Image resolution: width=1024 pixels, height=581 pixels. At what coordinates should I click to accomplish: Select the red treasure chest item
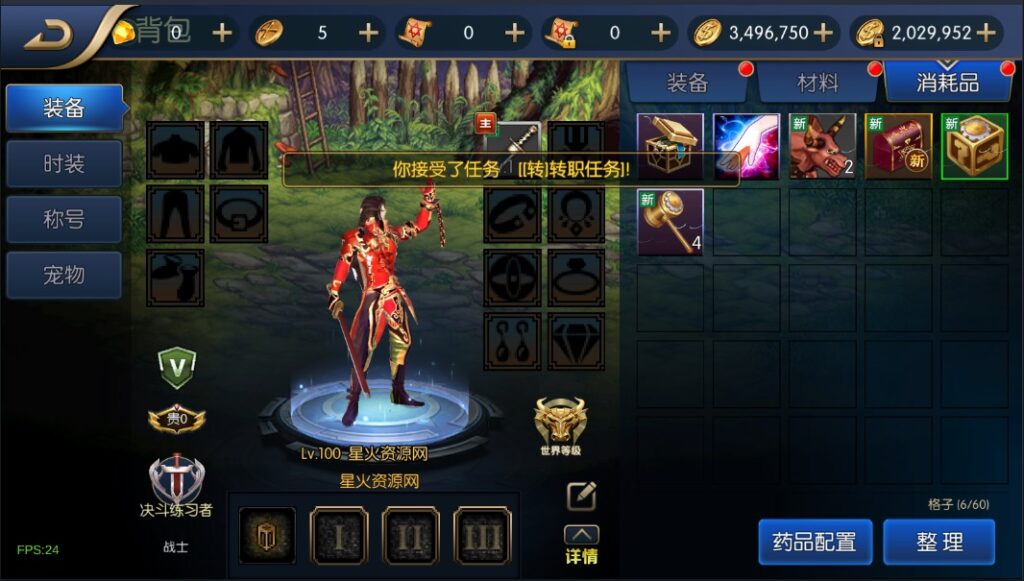point(898,146)
